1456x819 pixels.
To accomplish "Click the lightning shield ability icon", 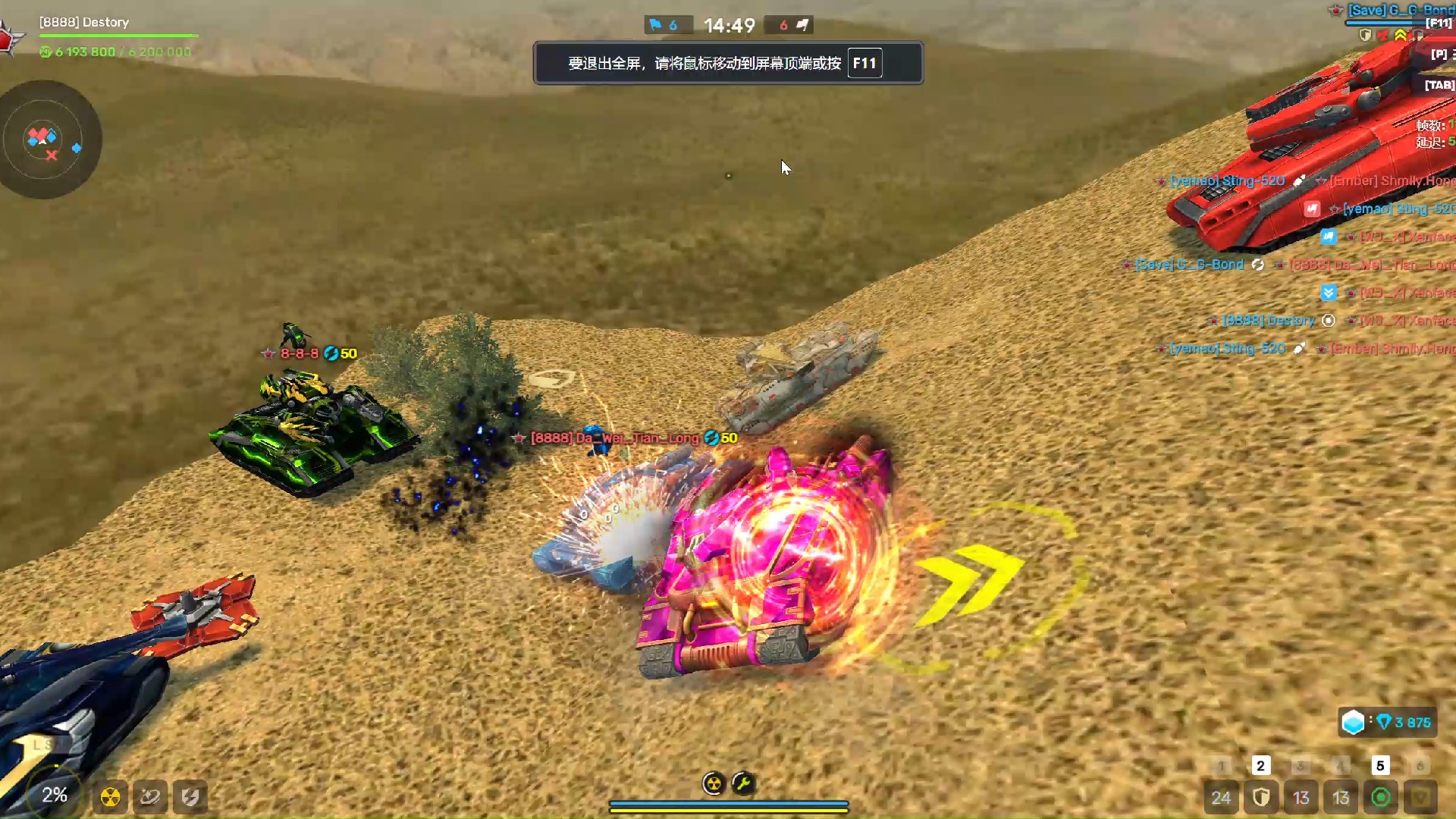I will (190, 797).
